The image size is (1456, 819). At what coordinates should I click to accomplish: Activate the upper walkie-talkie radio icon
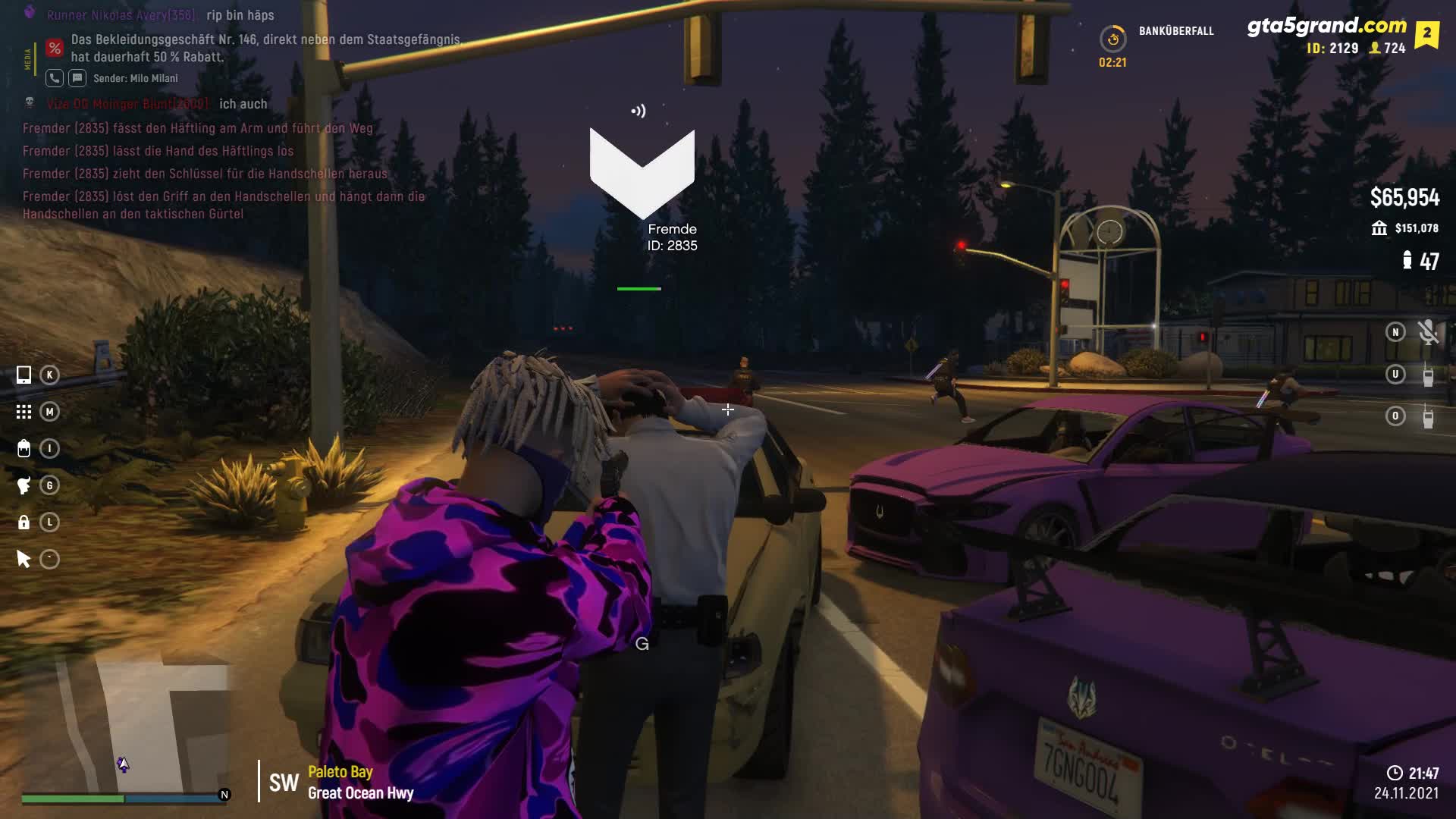pos(1428,375)
